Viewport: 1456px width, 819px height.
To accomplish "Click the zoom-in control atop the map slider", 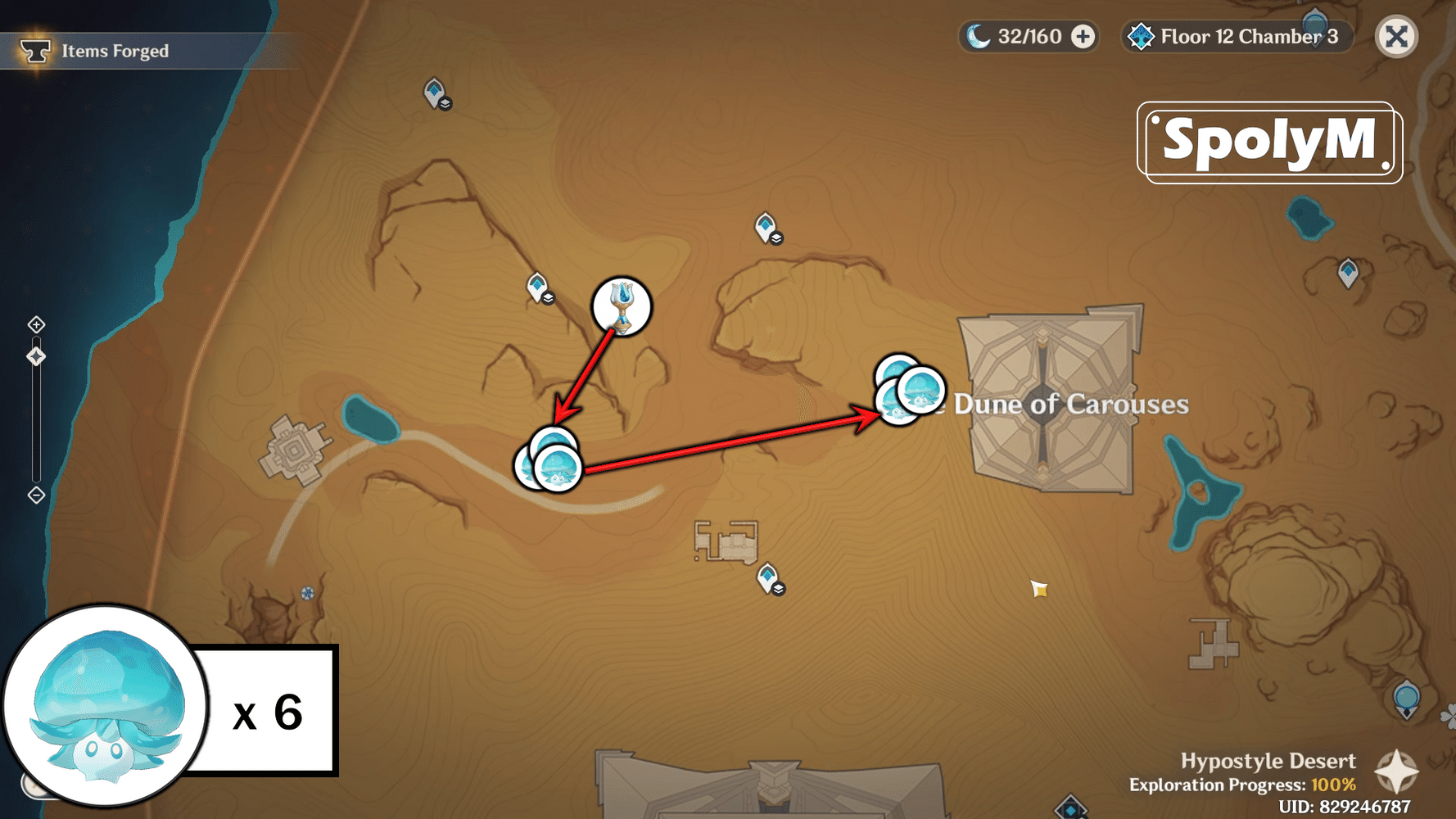I will [x=35, y=324].
